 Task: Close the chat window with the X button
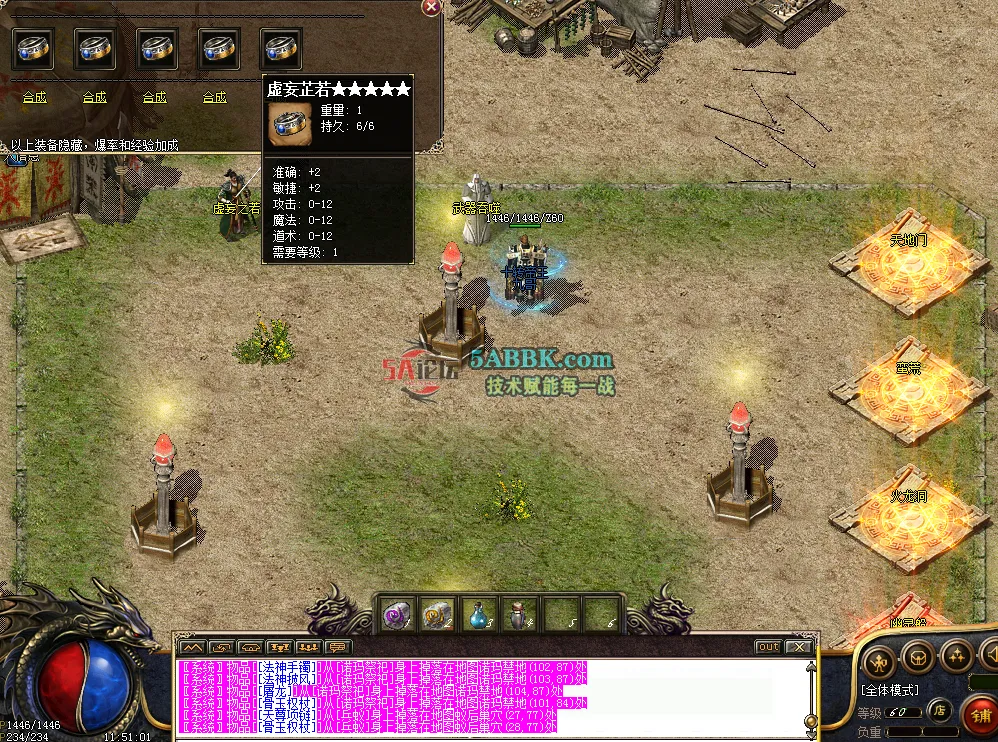tap(797, 647)
